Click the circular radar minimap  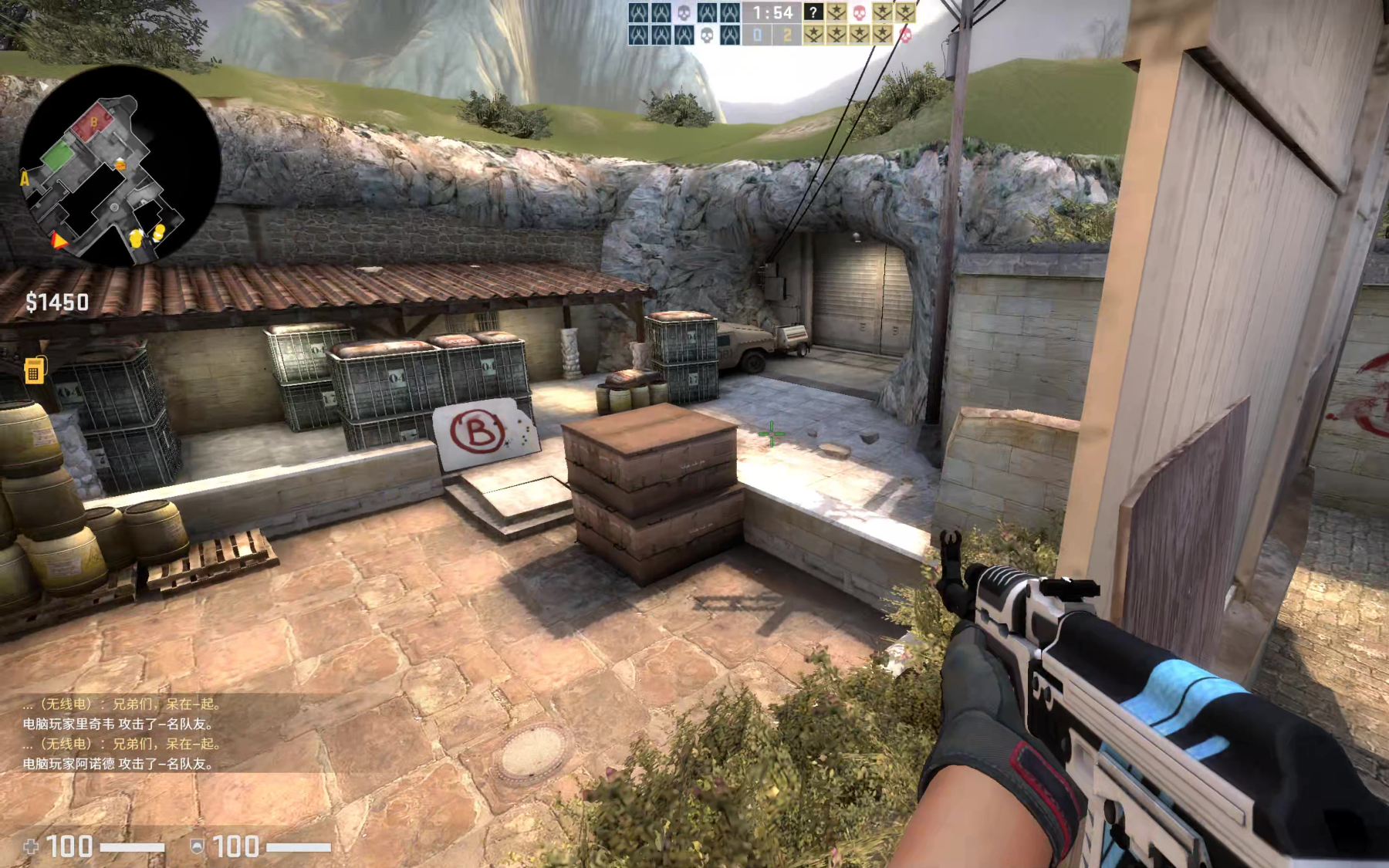pyautogui.click(x=120, y=166)
